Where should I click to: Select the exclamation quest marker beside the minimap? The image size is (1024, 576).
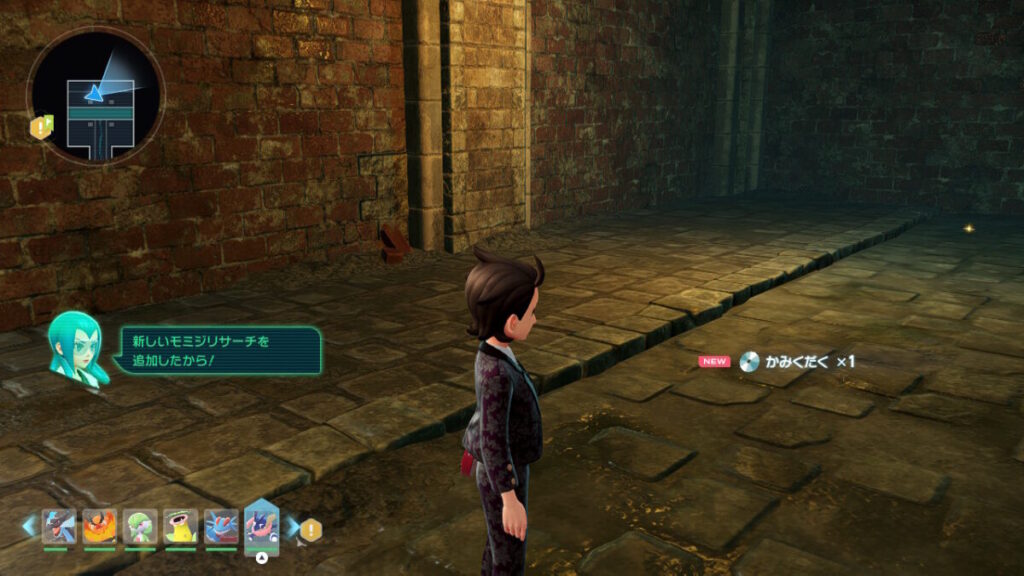pos(42,126)
